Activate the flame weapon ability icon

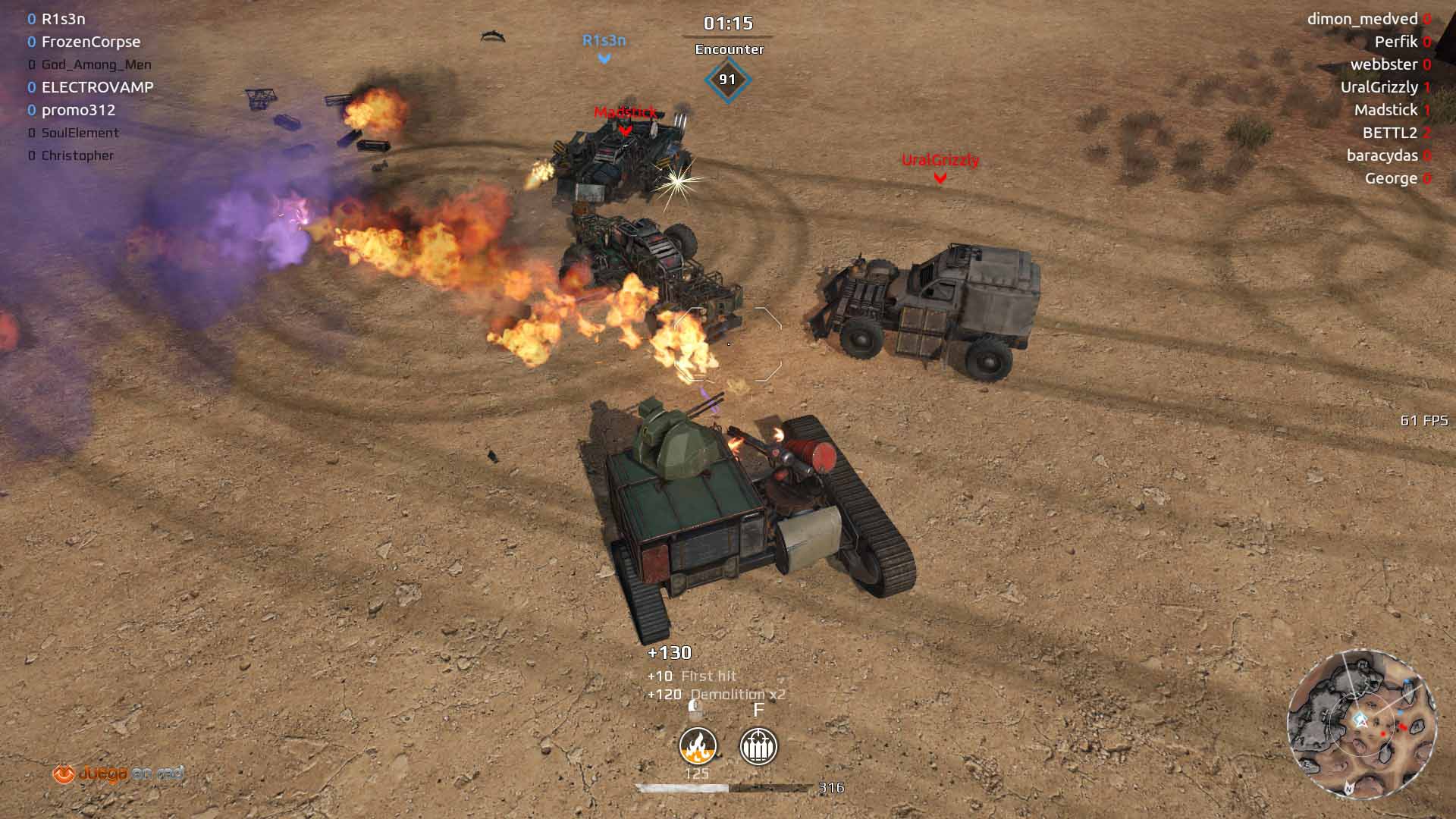tap(698, 745)
